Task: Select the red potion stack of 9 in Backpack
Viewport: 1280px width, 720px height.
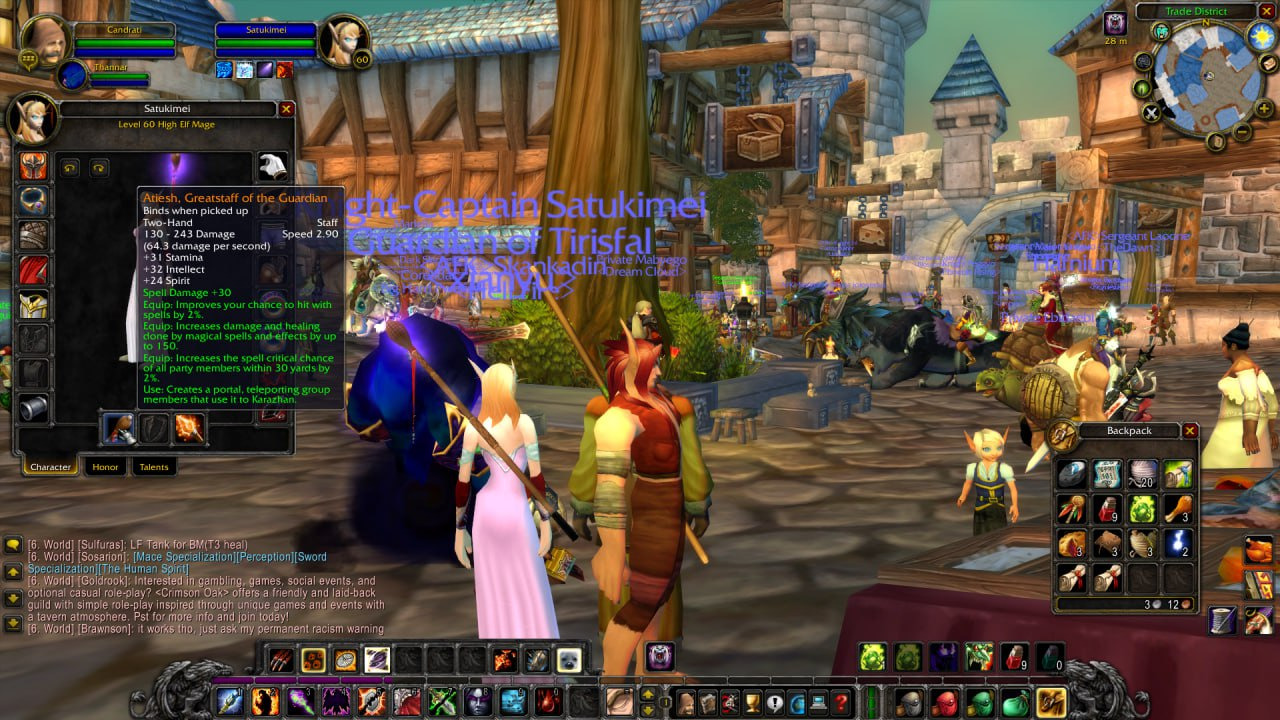Action: [x=1107, y=509]
